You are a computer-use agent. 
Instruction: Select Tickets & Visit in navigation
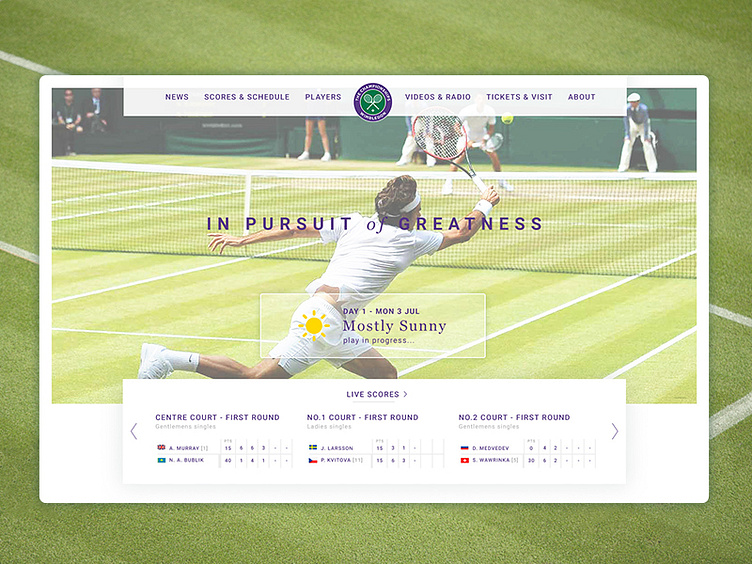(519, 97)
